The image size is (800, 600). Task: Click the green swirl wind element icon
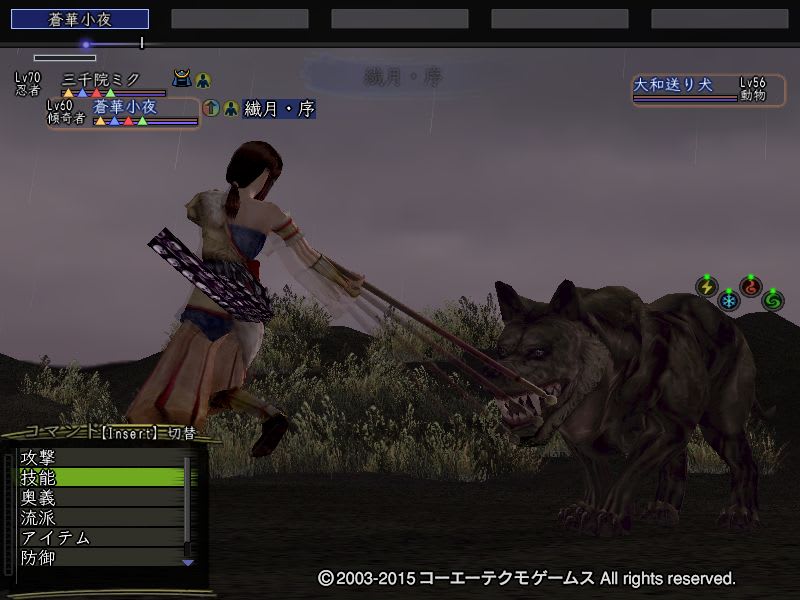pos(772,300)
